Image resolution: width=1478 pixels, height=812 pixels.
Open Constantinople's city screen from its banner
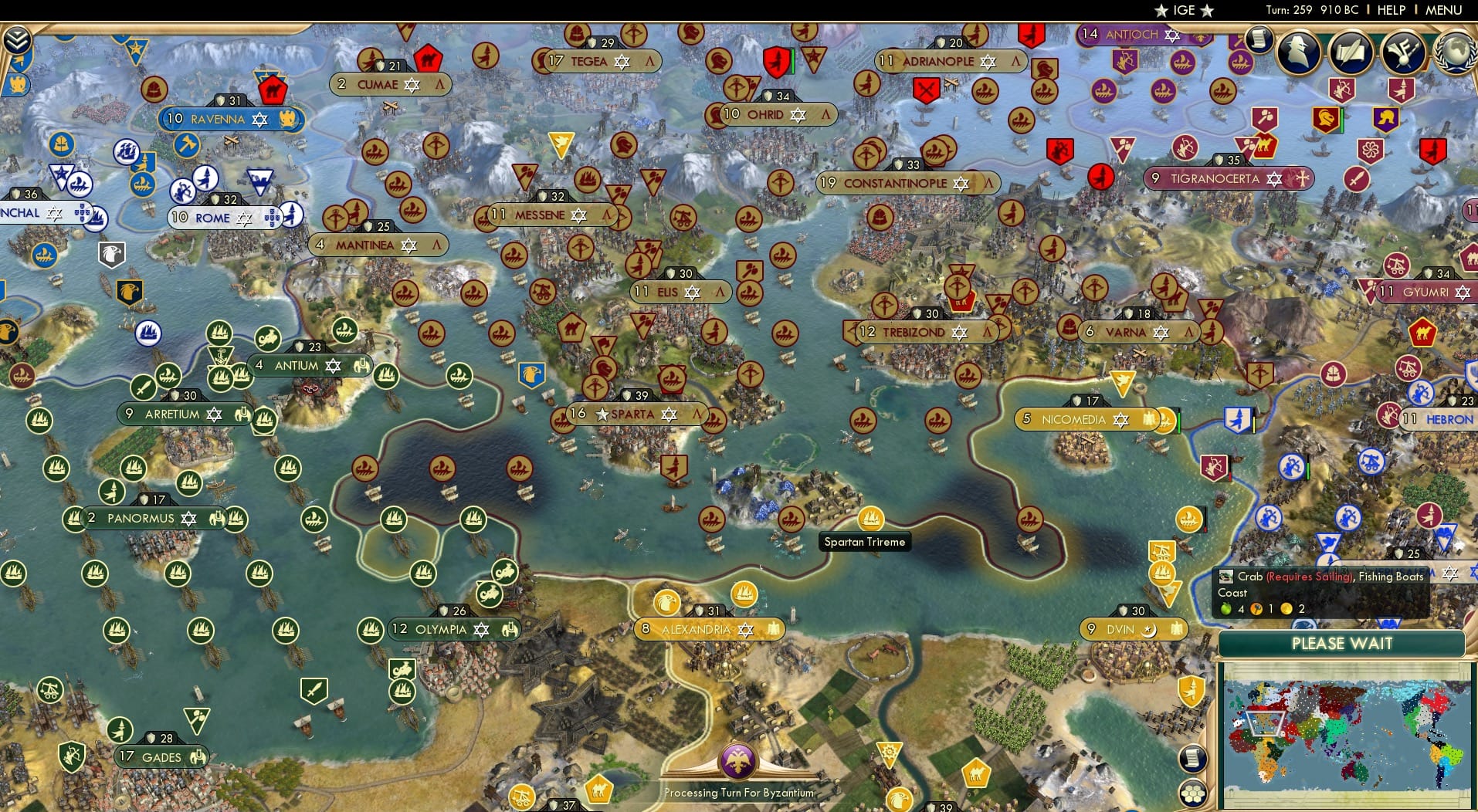pyautogui.click(x=896, y=183)
